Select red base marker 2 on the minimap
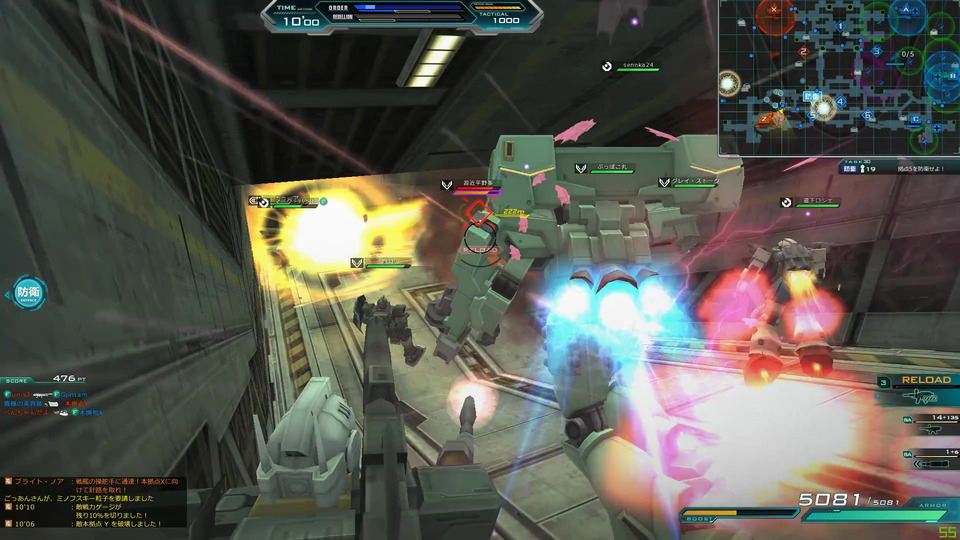Viewport: 960px width, 540px height. tap(803, 51)
